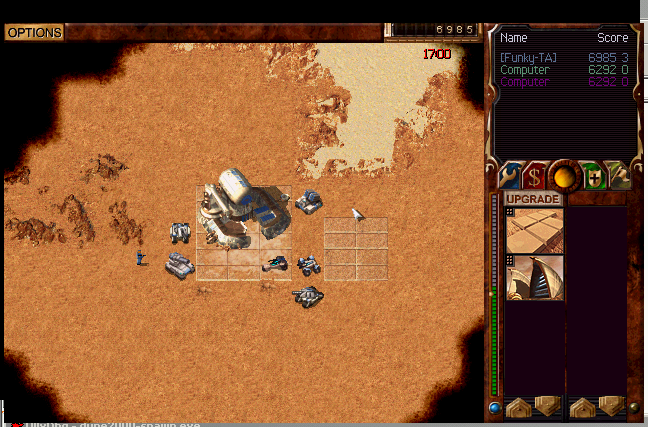Build the concrete slab foundation

(x=535, y=230)
